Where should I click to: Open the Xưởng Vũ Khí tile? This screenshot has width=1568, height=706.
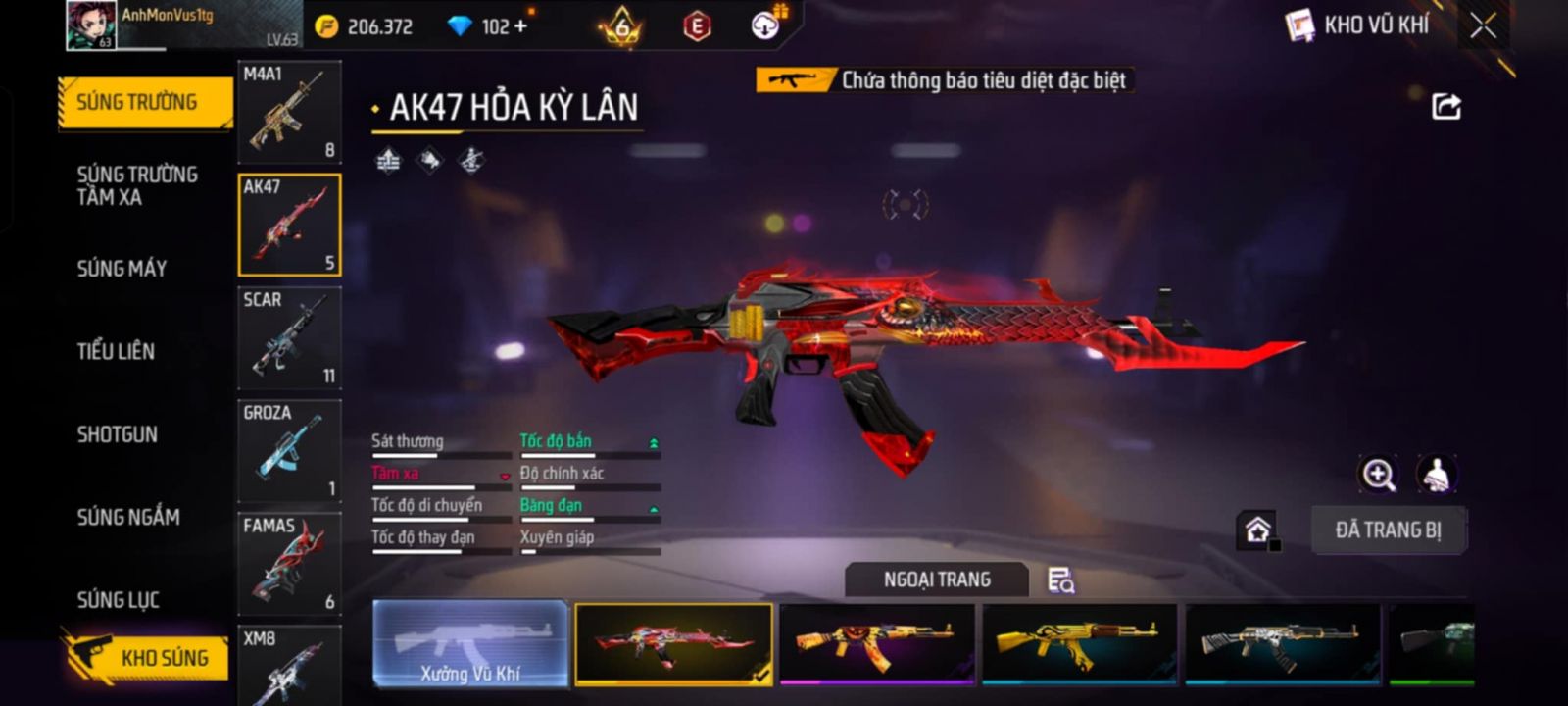click(x=470, y=643)
